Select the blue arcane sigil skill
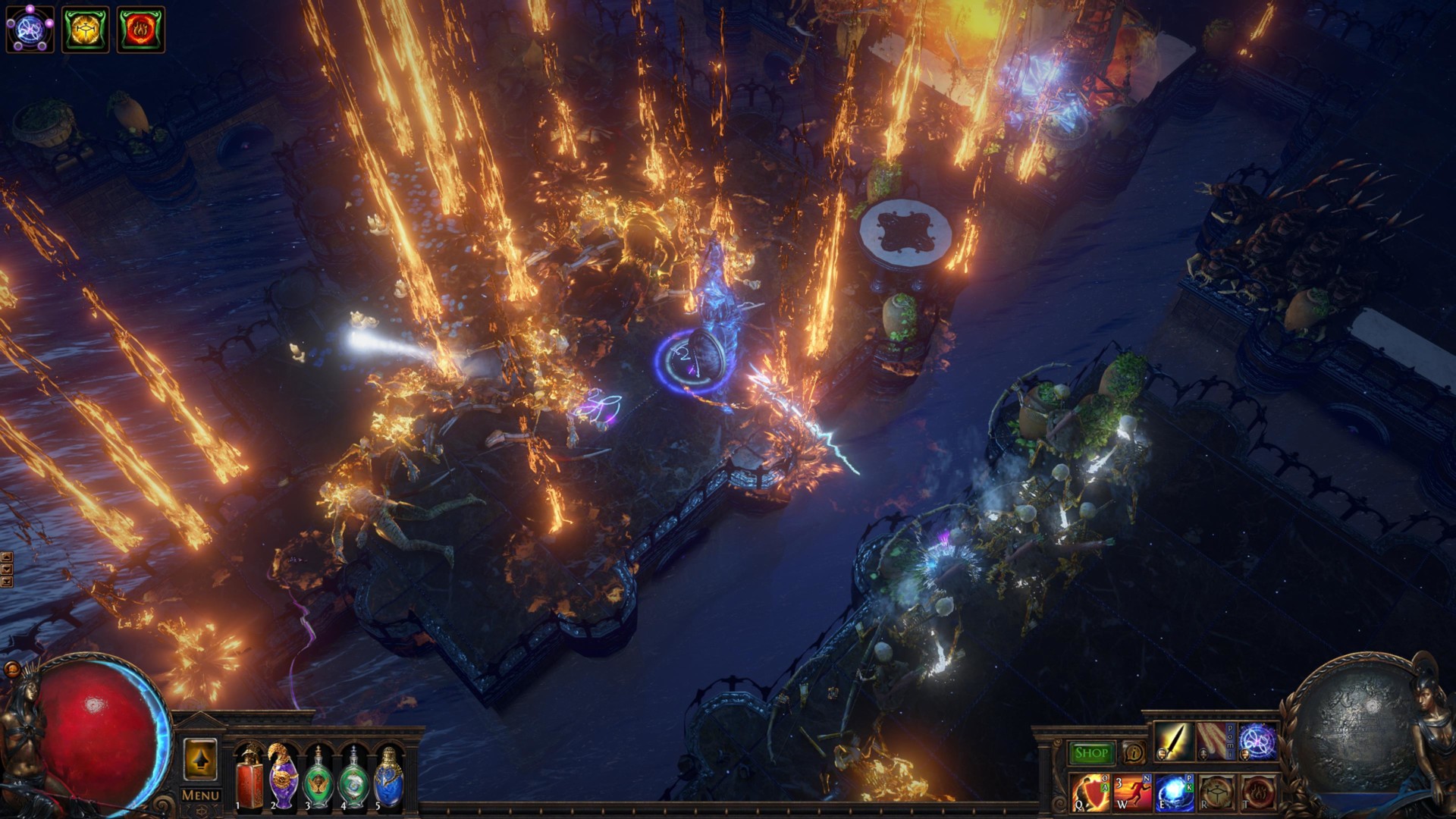The height and width of the screenshot is (819, 1456). 1258,743
